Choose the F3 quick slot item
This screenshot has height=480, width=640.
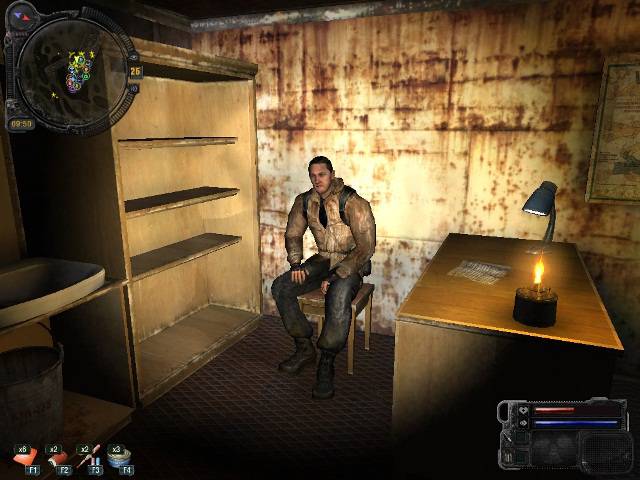[x=90, y=459]
